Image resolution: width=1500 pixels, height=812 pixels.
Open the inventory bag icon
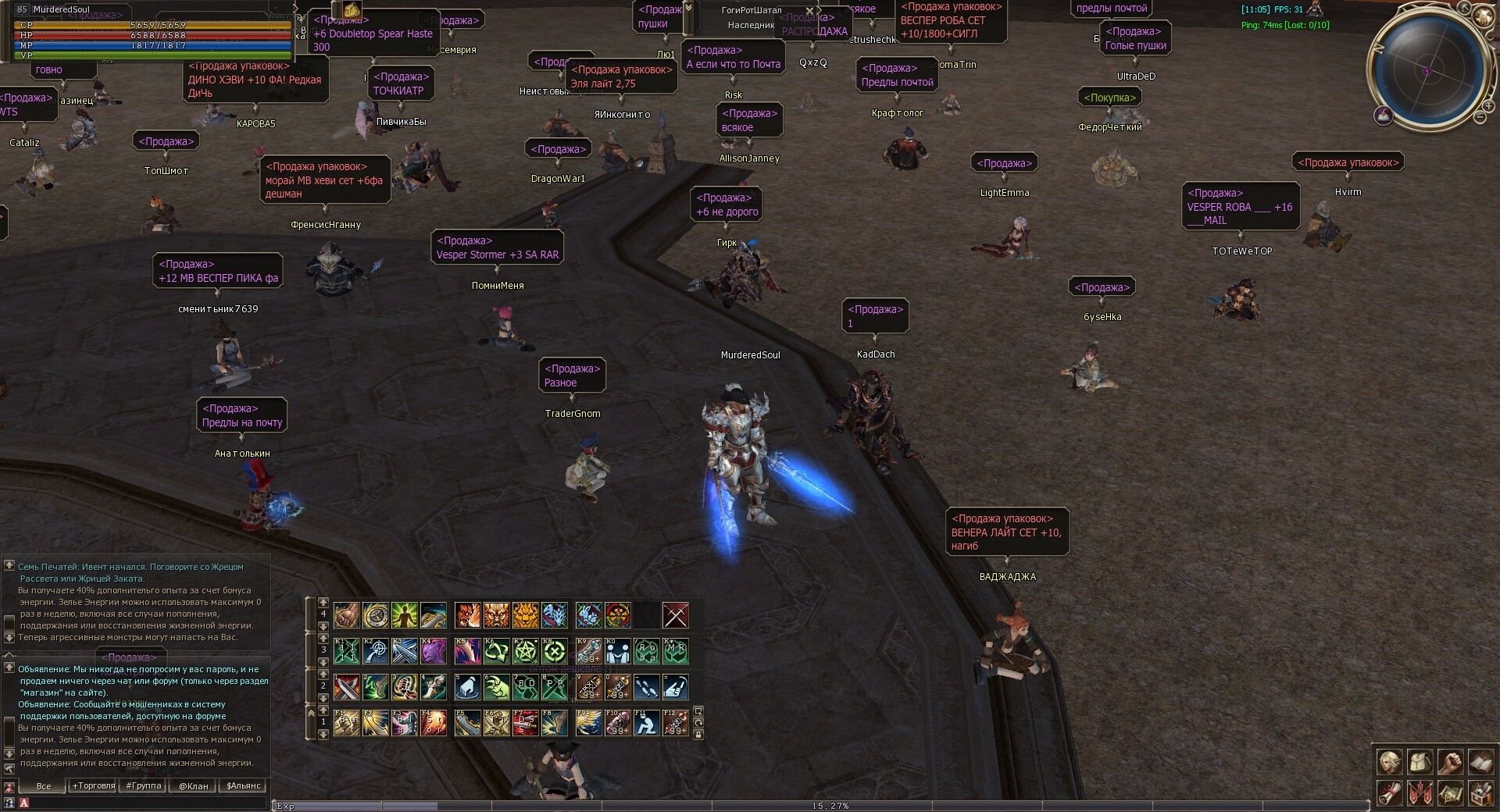(x=1420, y=762)
